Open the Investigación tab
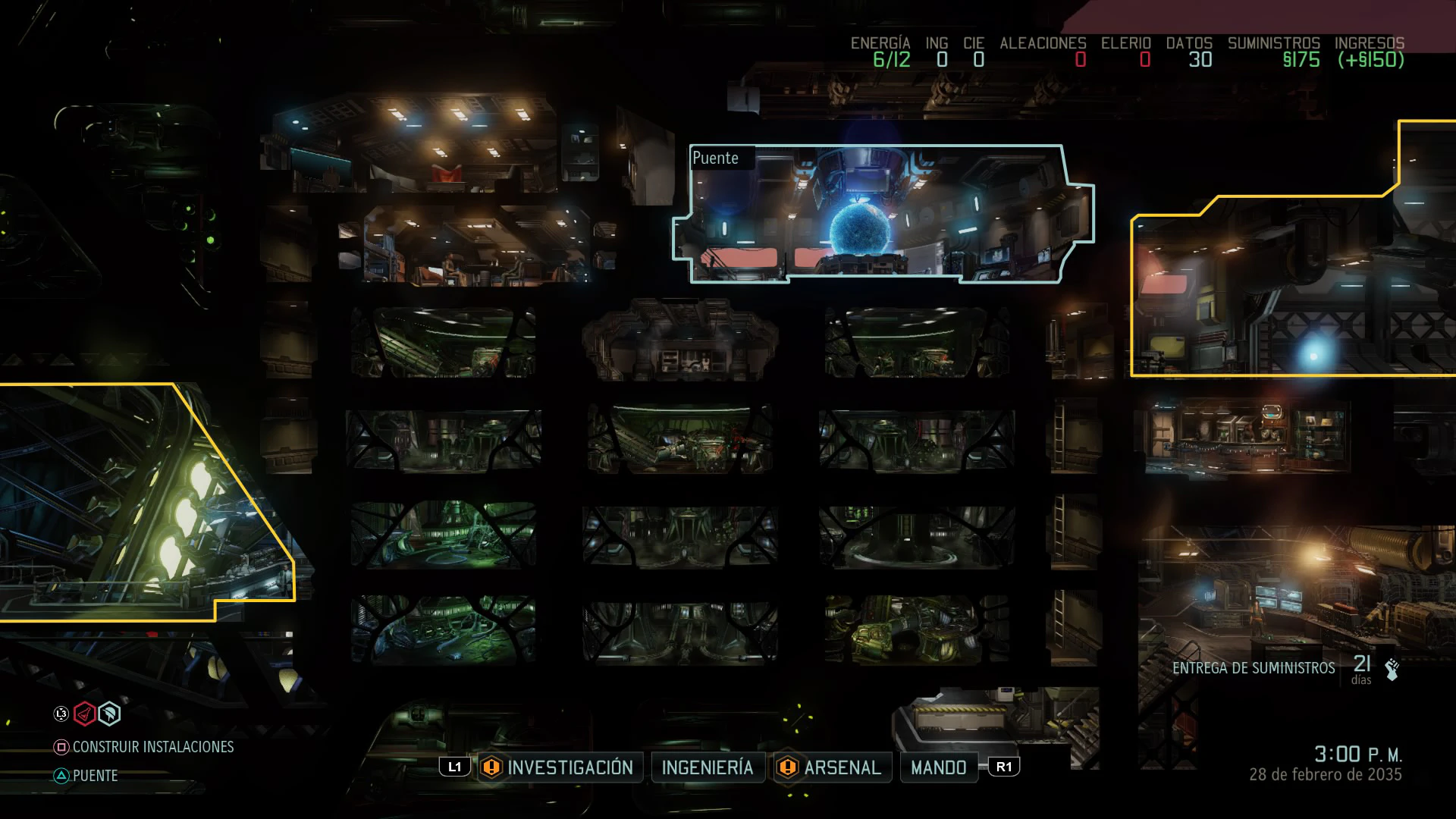1456x819 pixels. (569, 767)
